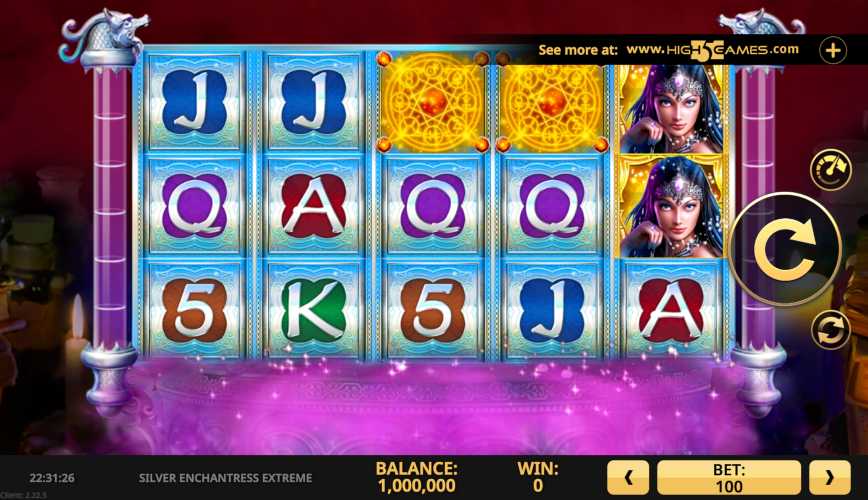Increase the bet with the right arrow
The width and height of the screenshot is (868, 500).
pyautogui.click(x=829, y=477)
